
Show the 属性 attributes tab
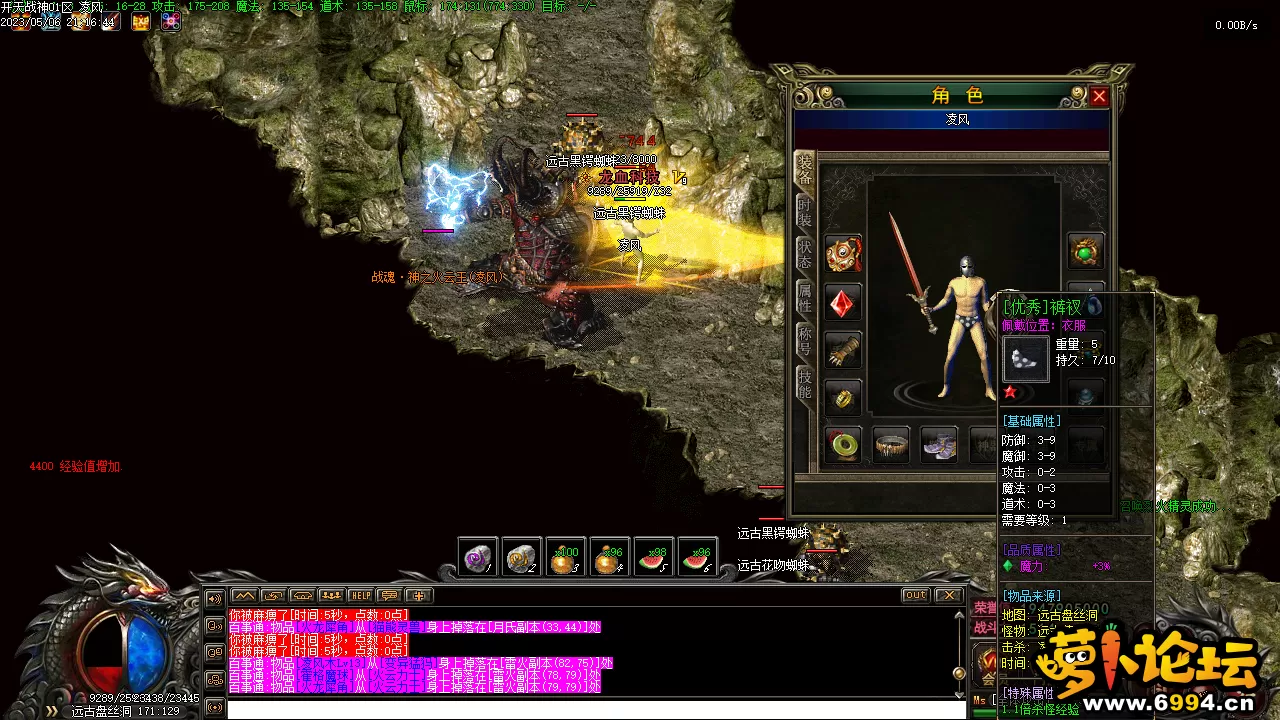coord(805,297)
